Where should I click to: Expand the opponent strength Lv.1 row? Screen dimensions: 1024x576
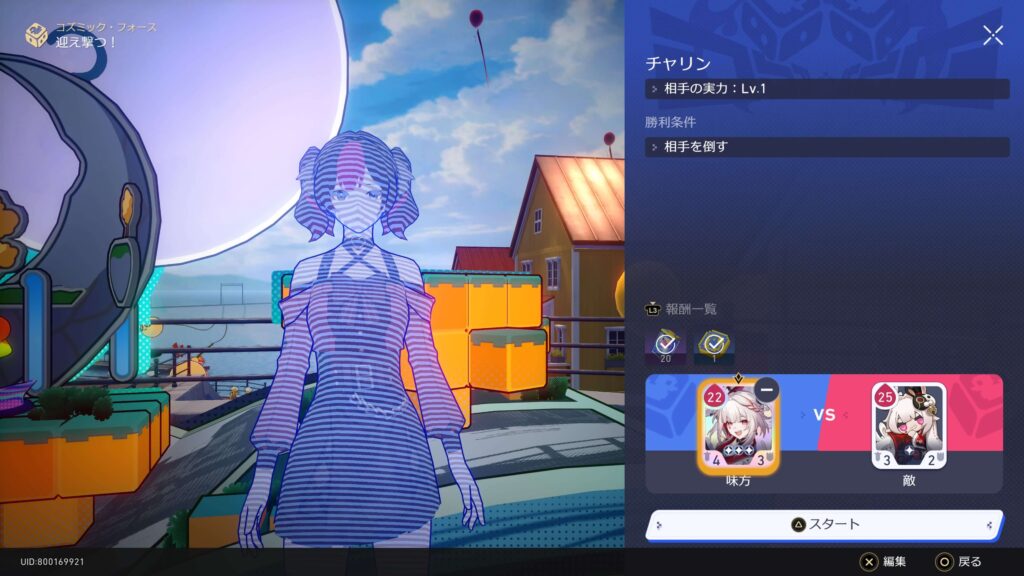[x=827, y=89]
